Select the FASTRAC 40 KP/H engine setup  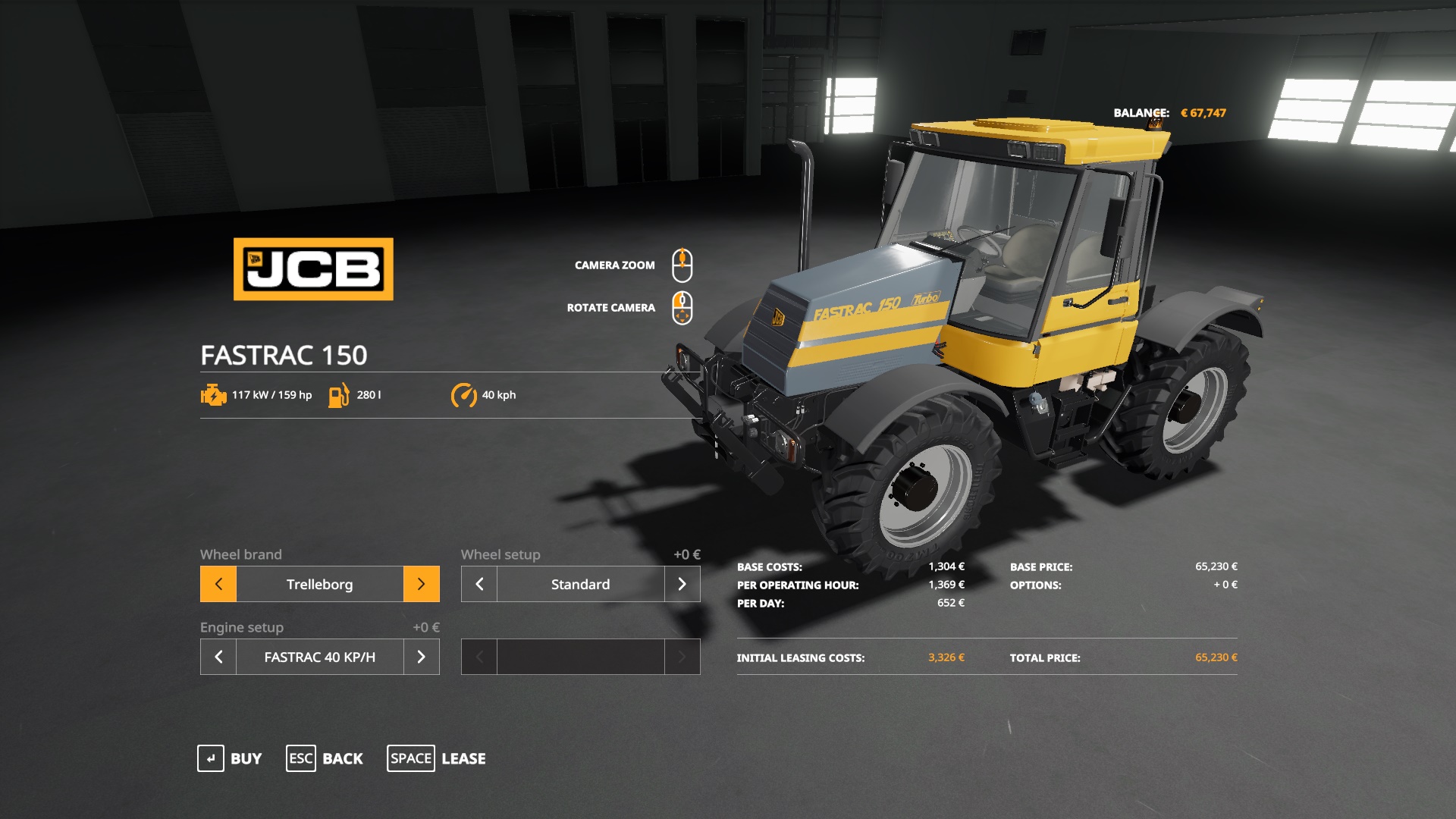pyautogui.click(x=319, y=657)
